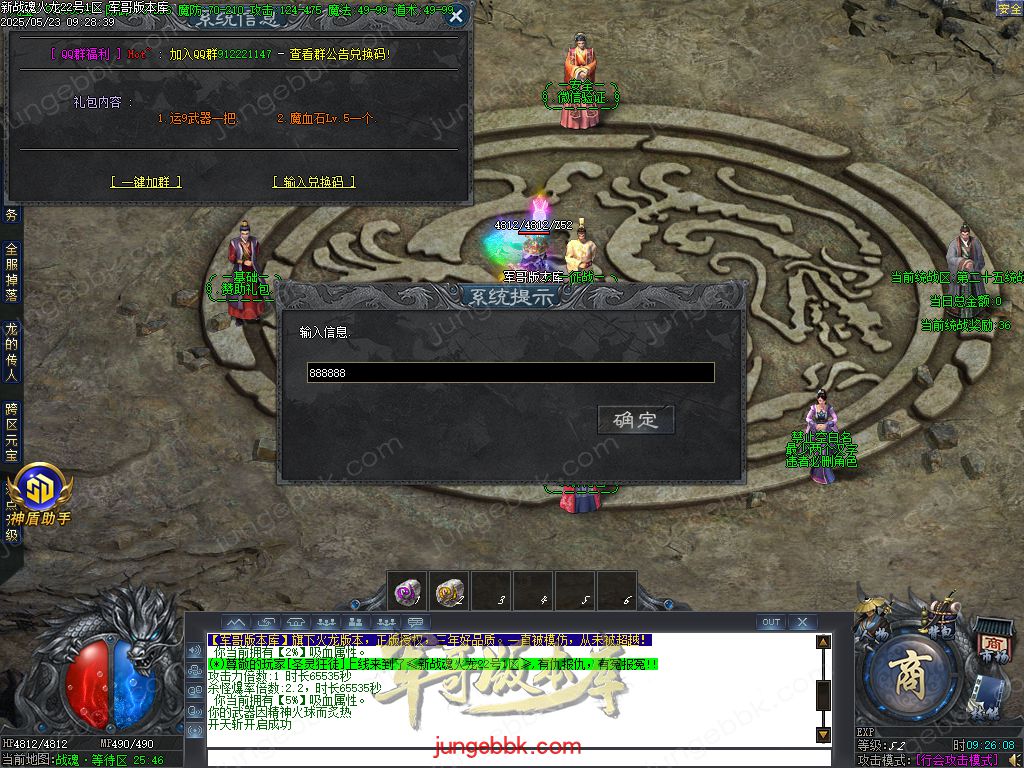This screenshot has height=768, width=1024.
Task: Select the 输入兑换码 link
Action: (313, 182)
